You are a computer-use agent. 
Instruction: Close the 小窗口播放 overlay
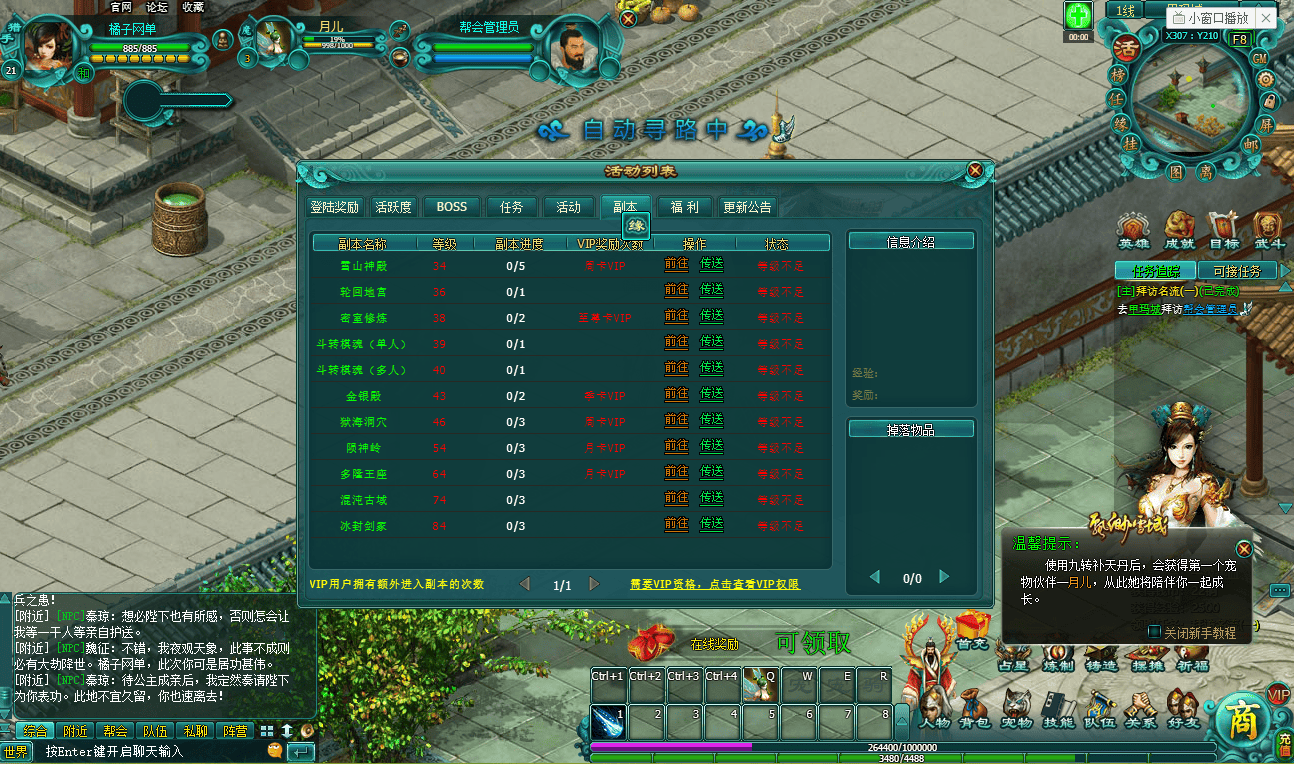pos(1266,18)
